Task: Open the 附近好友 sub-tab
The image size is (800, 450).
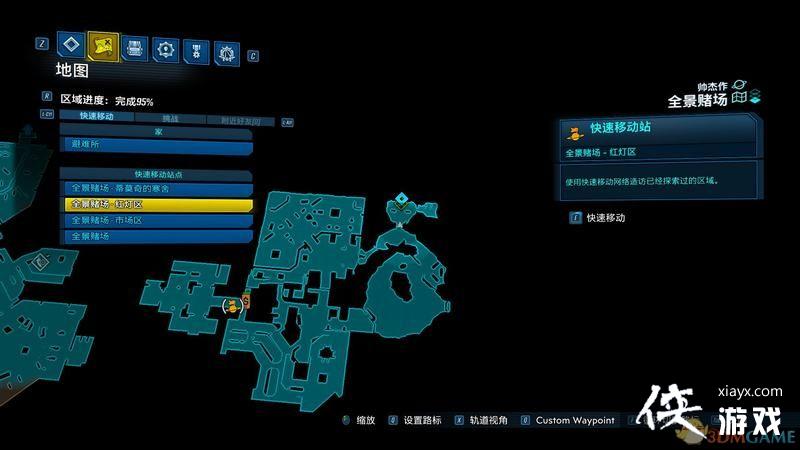Action: click(240, 120)
